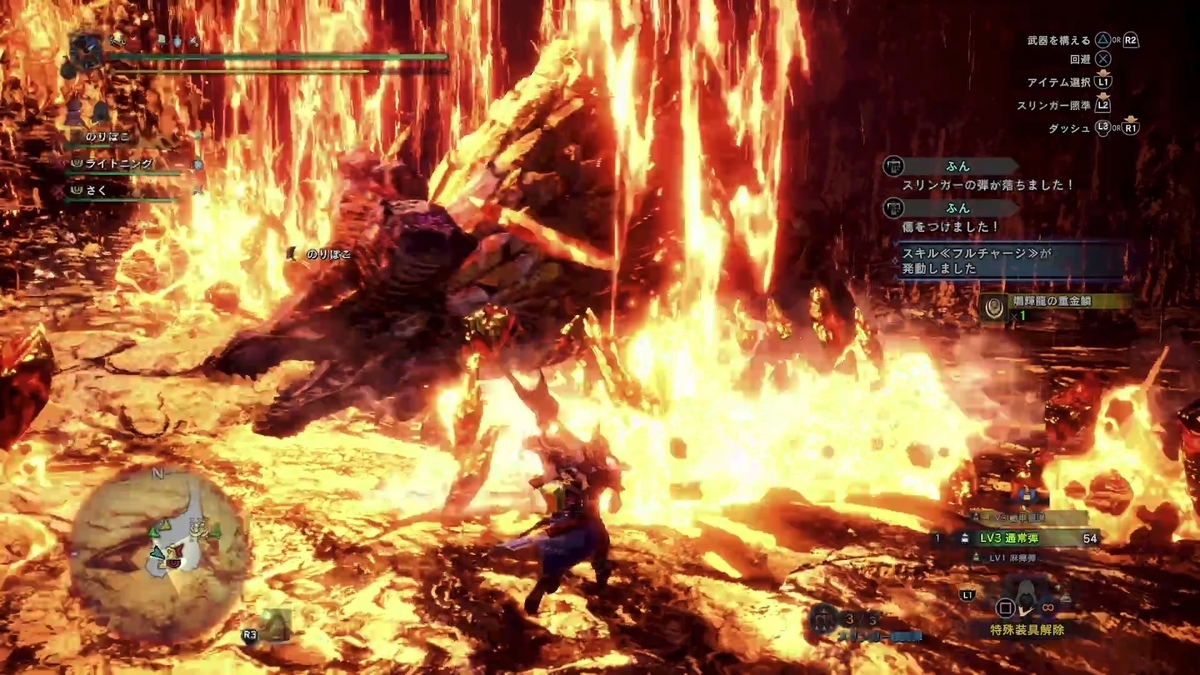Click the slinger ammo icon
The height and width of the screenshot is (675, 1200).
[825, 620]
